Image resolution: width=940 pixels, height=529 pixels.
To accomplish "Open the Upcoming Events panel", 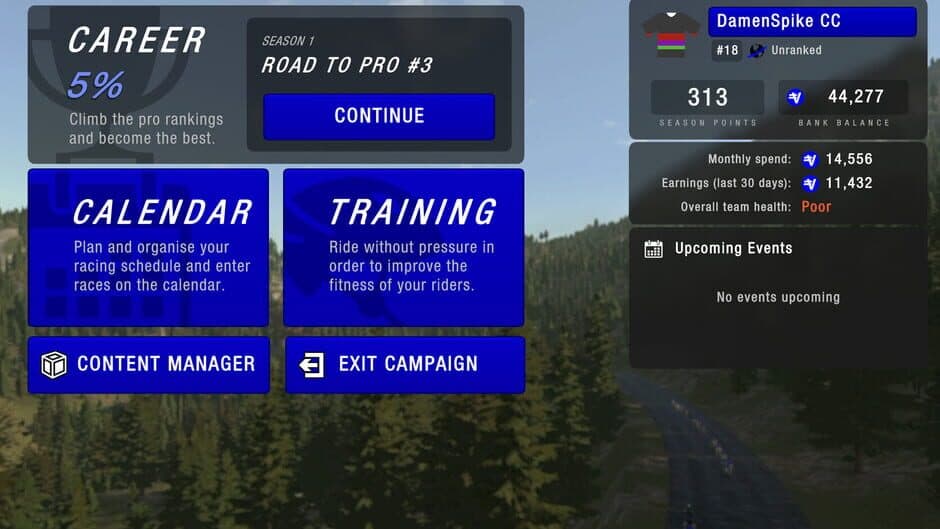I will [733, 249].
